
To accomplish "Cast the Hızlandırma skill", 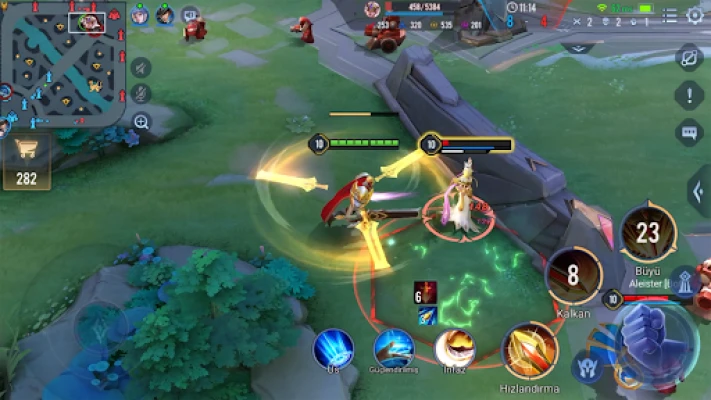I will point(530,350).
